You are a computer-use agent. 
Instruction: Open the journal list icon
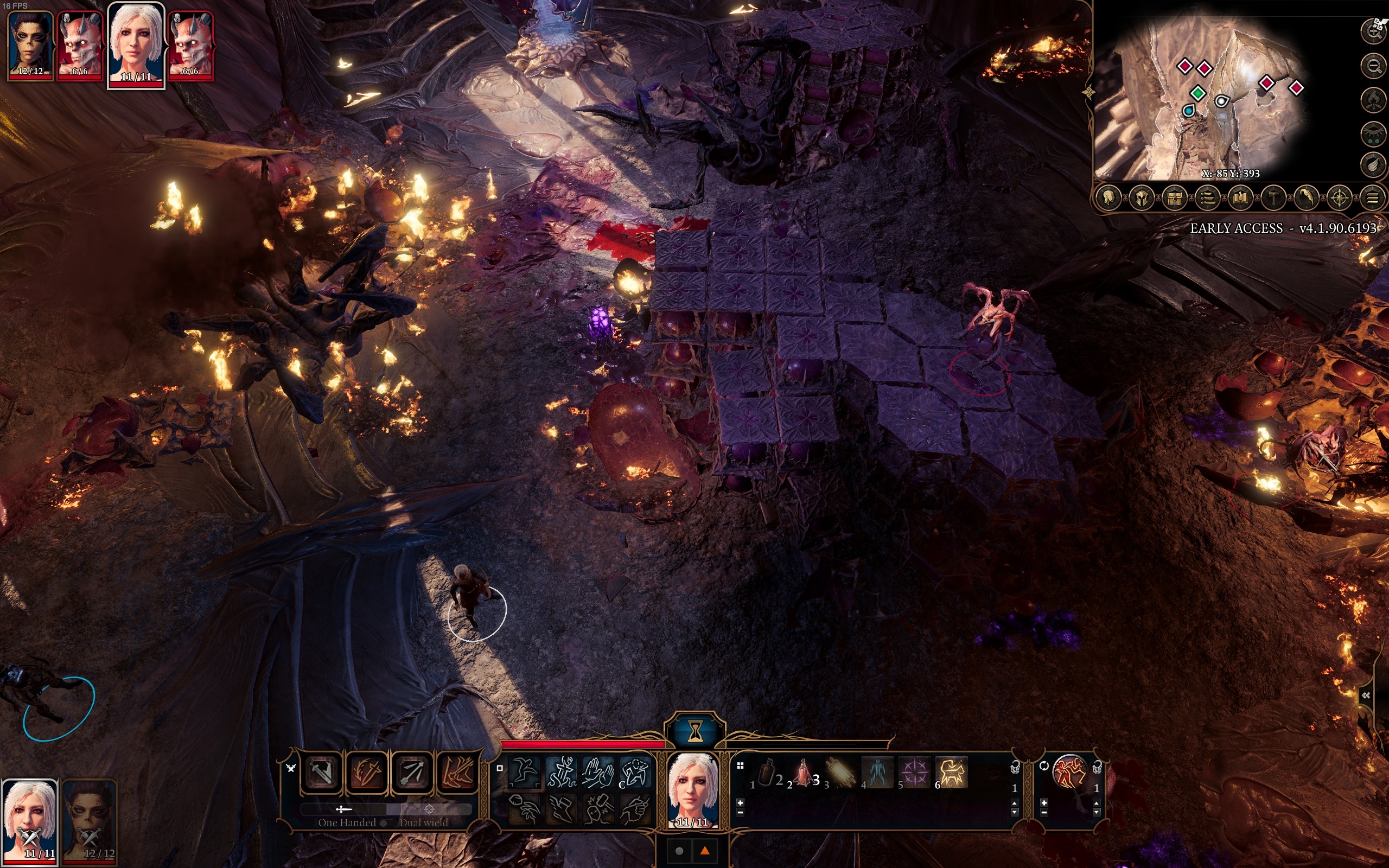point(1208,199)
